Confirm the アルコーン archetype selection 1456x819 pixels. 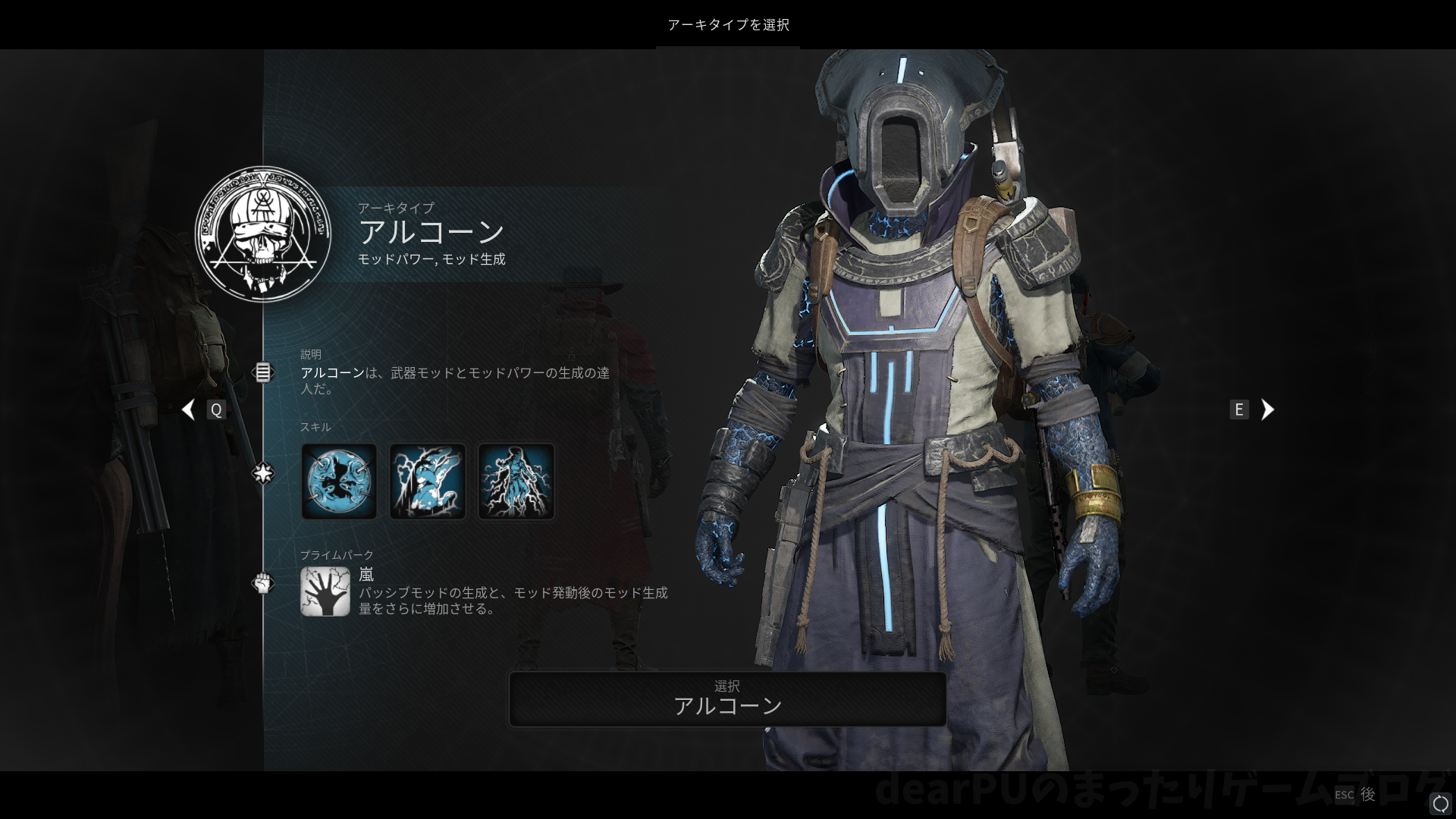pos(727,698)
